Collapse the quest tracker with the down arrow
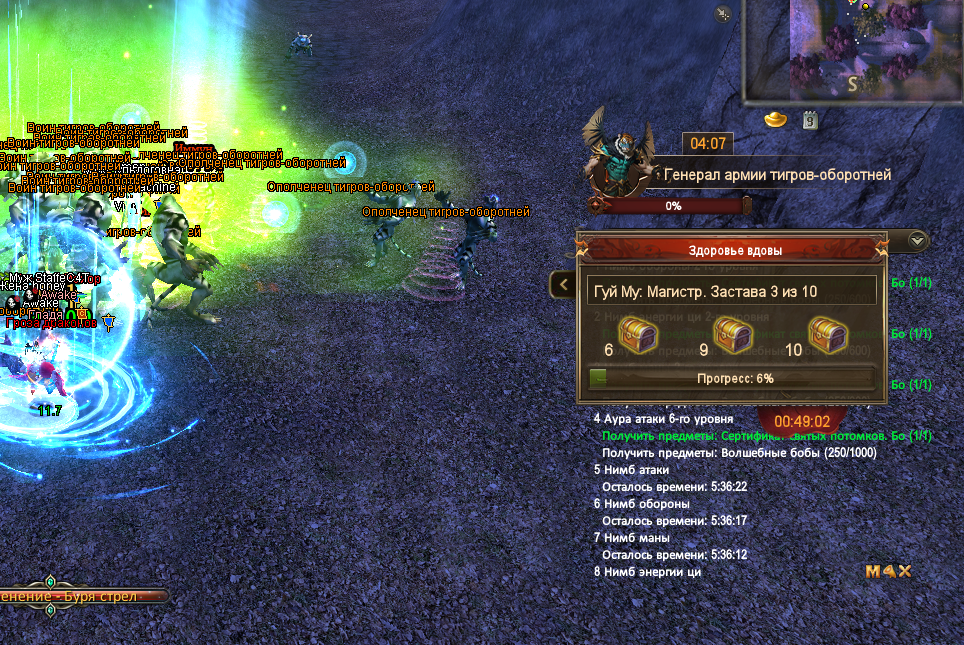Screen dimensions: 964x645 pyautogui.click(x=919, y=240)
